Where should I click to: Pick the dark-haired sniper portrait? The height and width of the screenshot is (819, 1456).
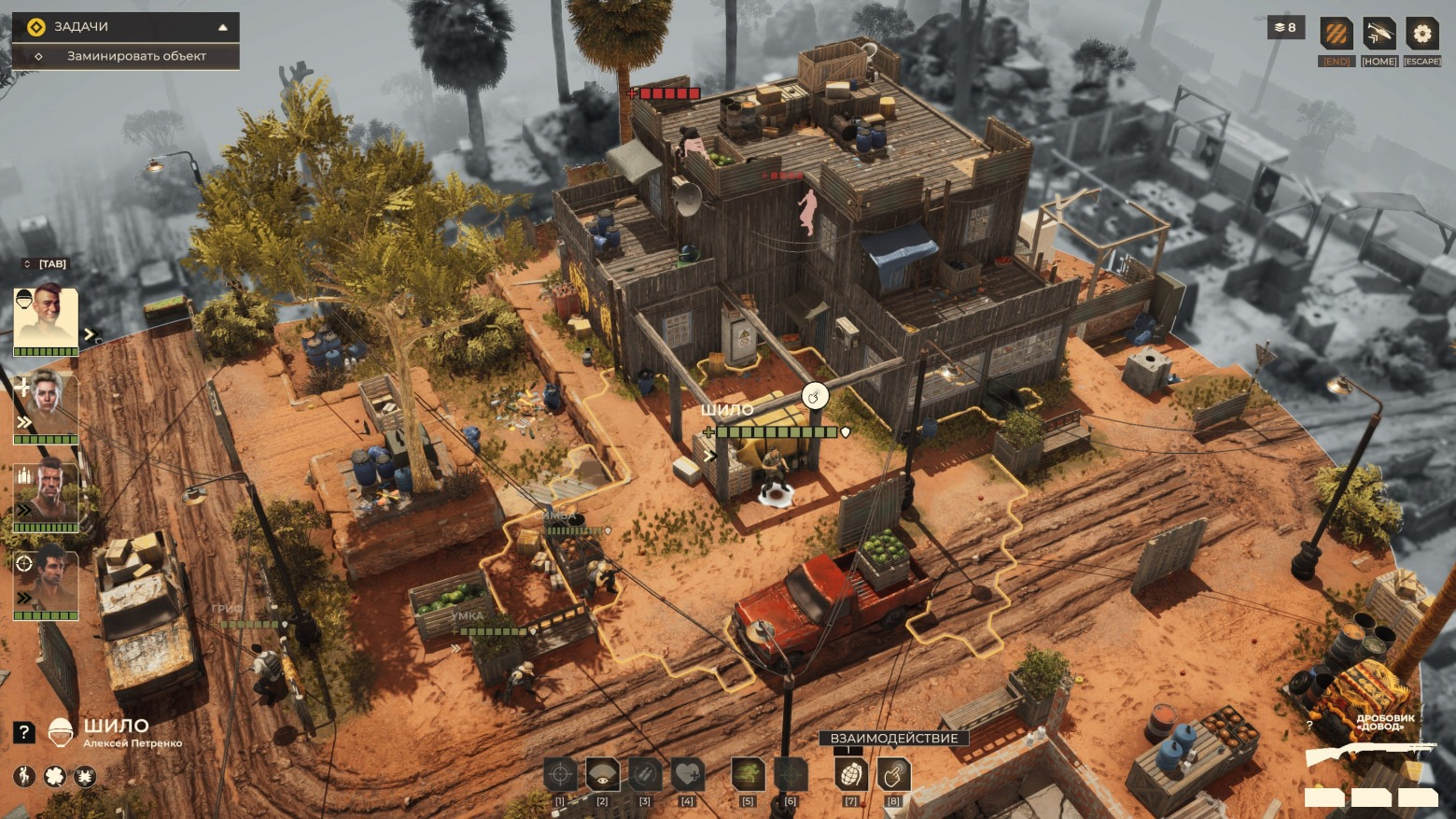click(x=46, y=583)
